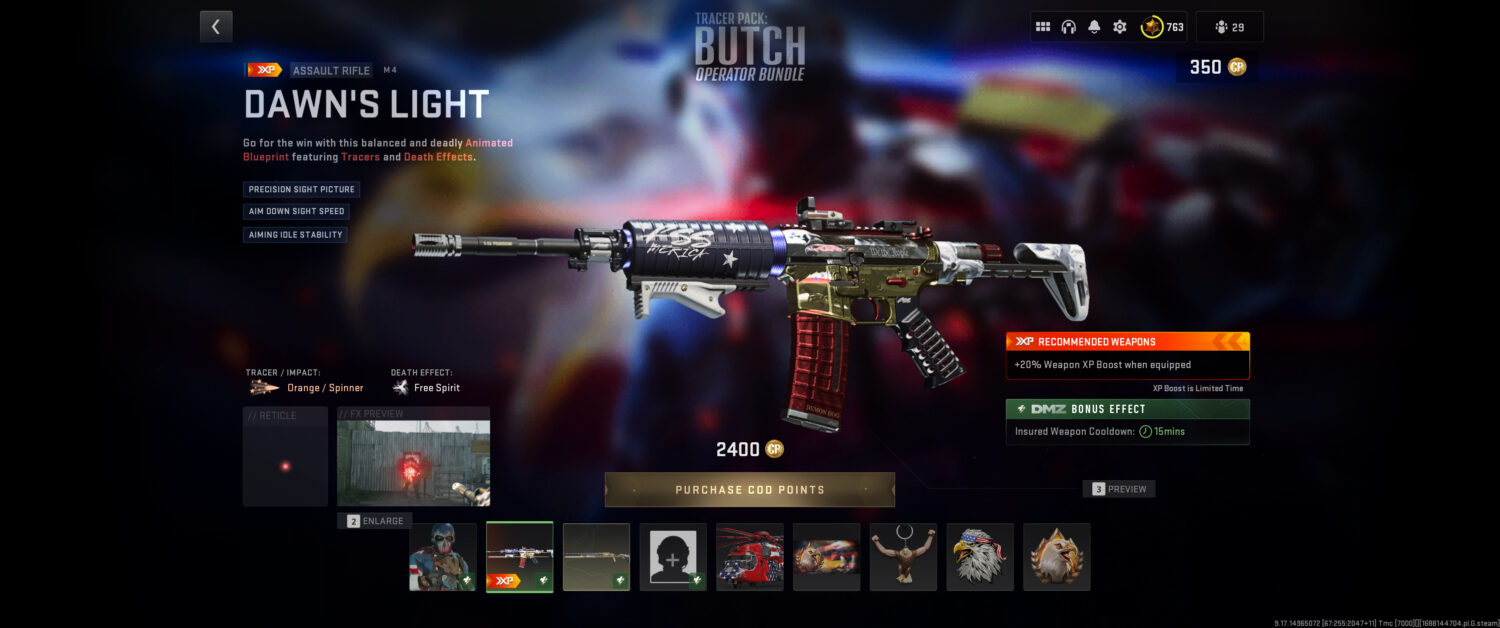
Task: Click the Purchase COD Points button
Action: coord(749,490)
